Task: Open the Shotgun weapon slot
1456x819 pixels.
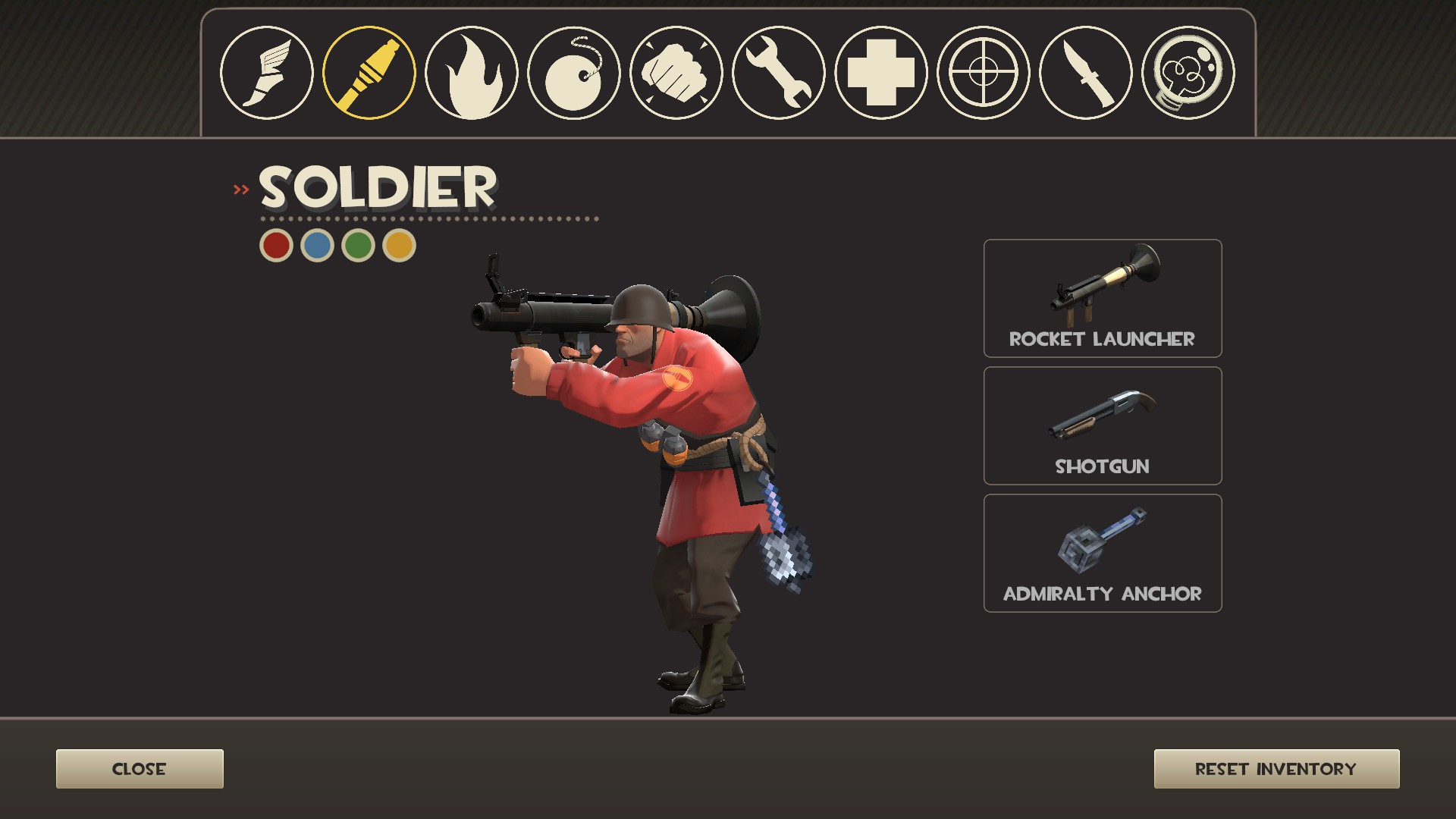Action: coord(1102,425)
